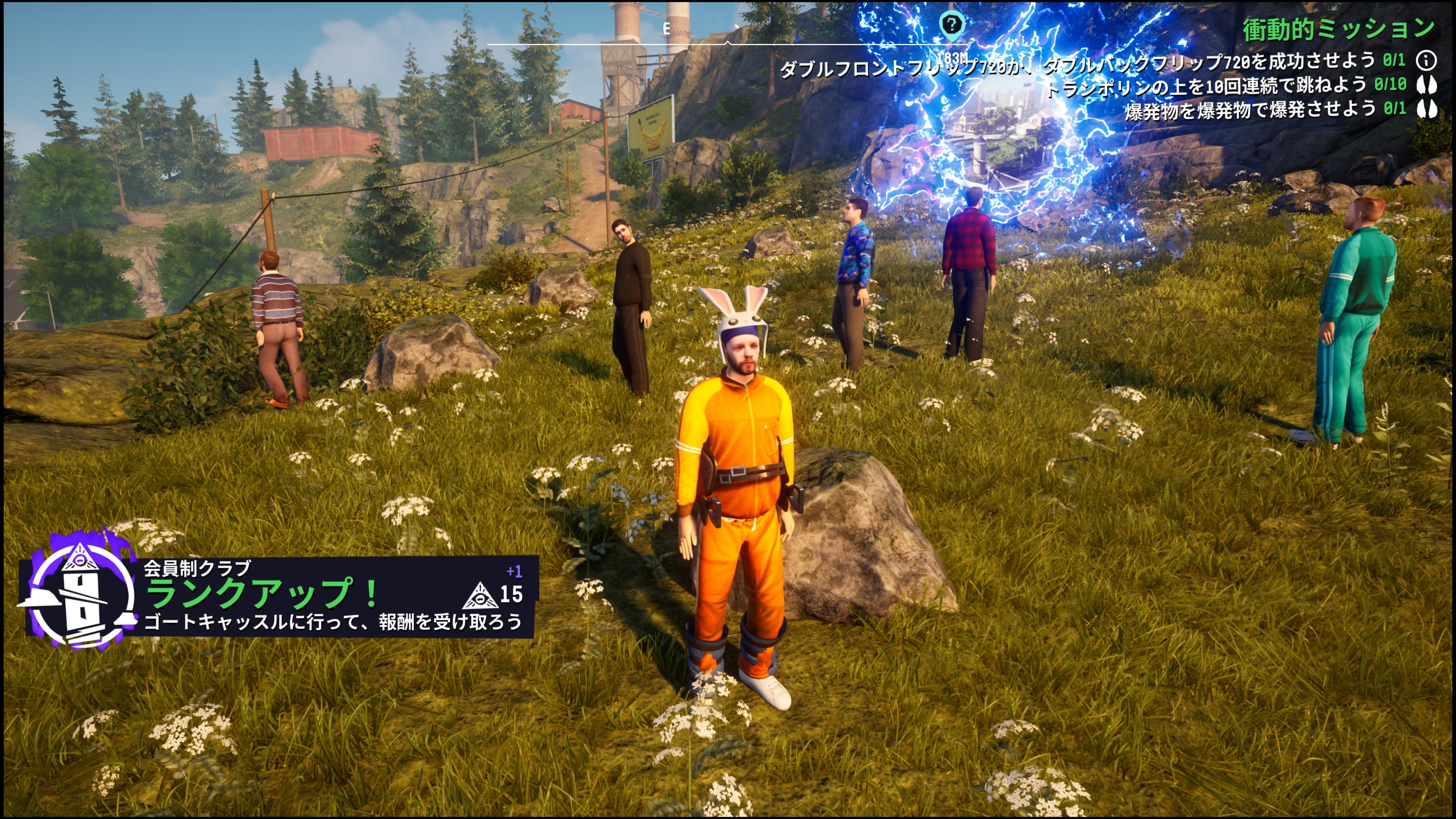Viewport: 1456px width, 819px height.
Task: Click the question mark compass marker
Action: tap(951, 25)
